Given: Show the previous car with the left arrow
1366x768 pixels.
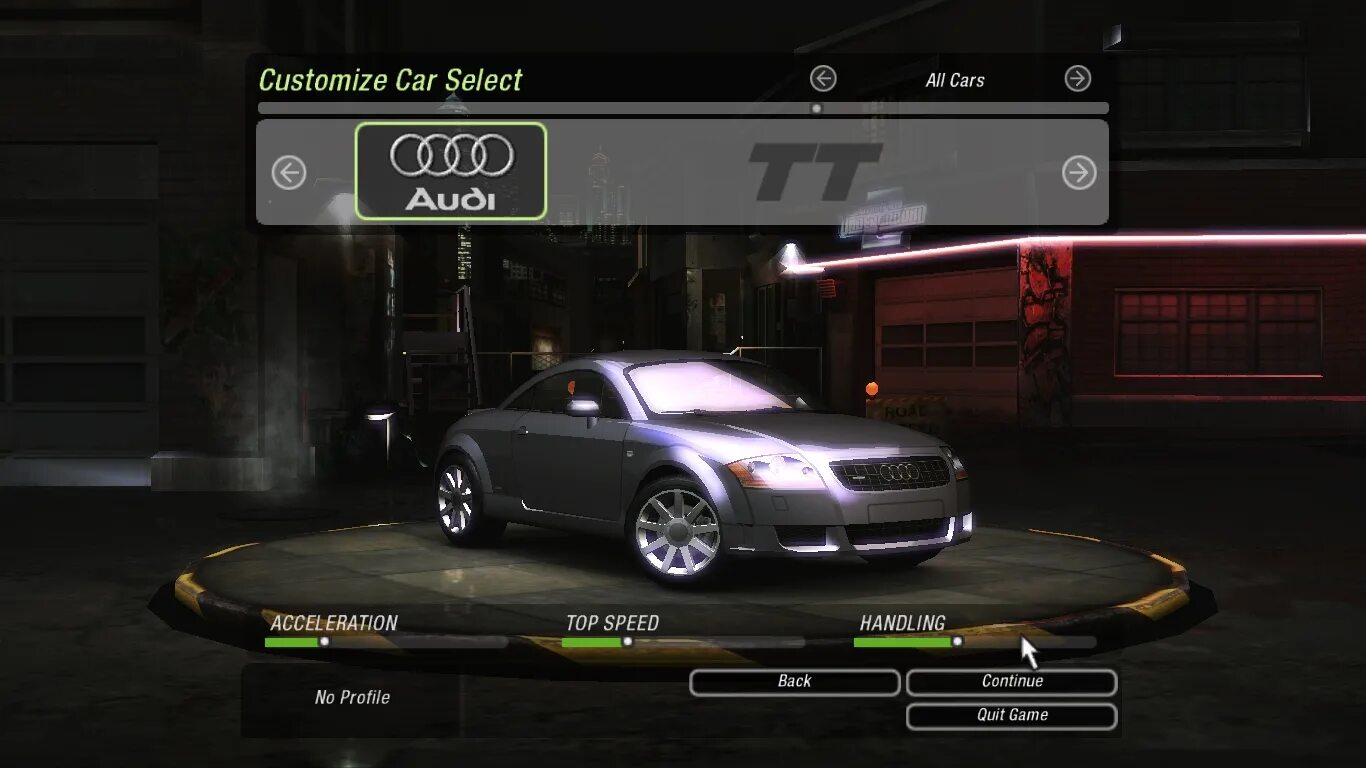Looking at the screenshot, I should [289, 173].
